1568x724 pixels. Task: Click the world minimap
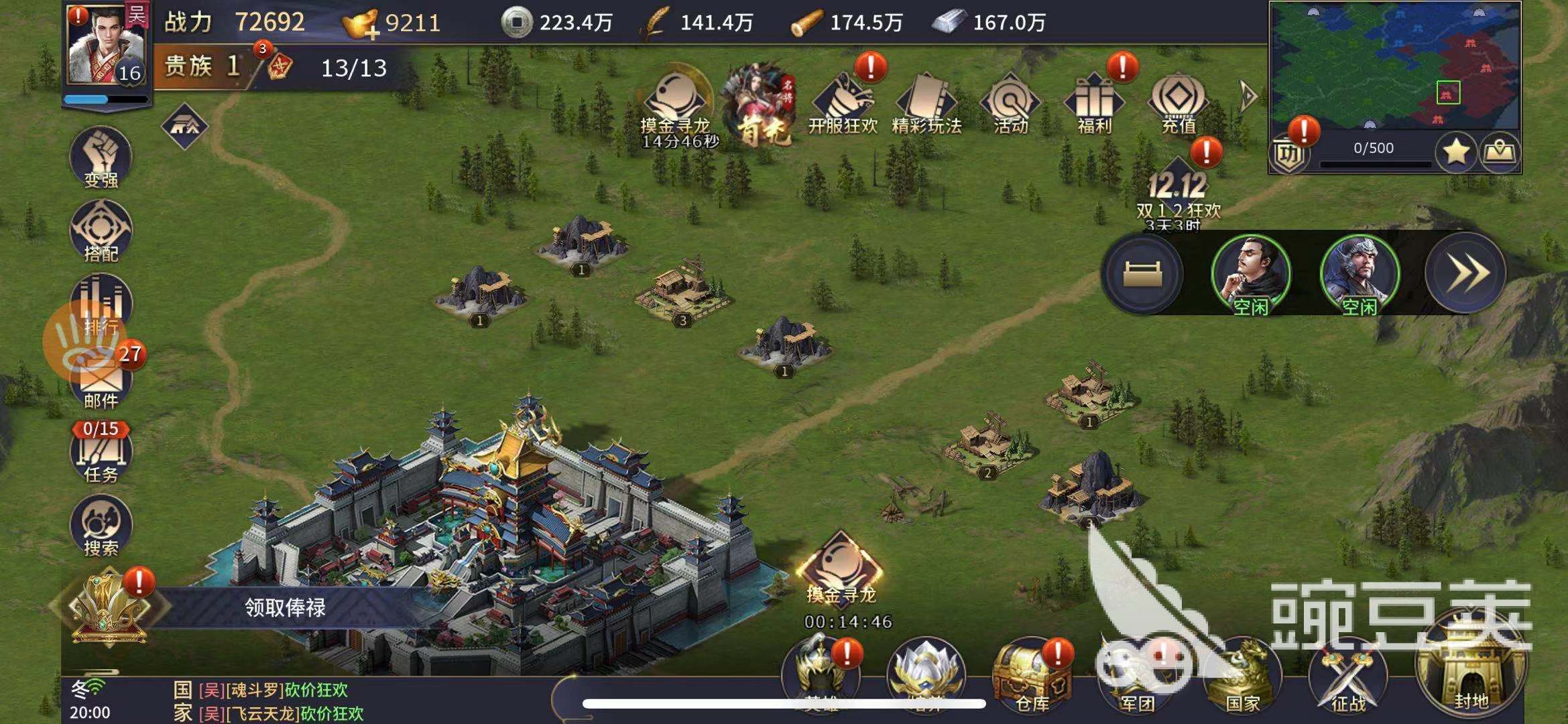[1394, 67]
